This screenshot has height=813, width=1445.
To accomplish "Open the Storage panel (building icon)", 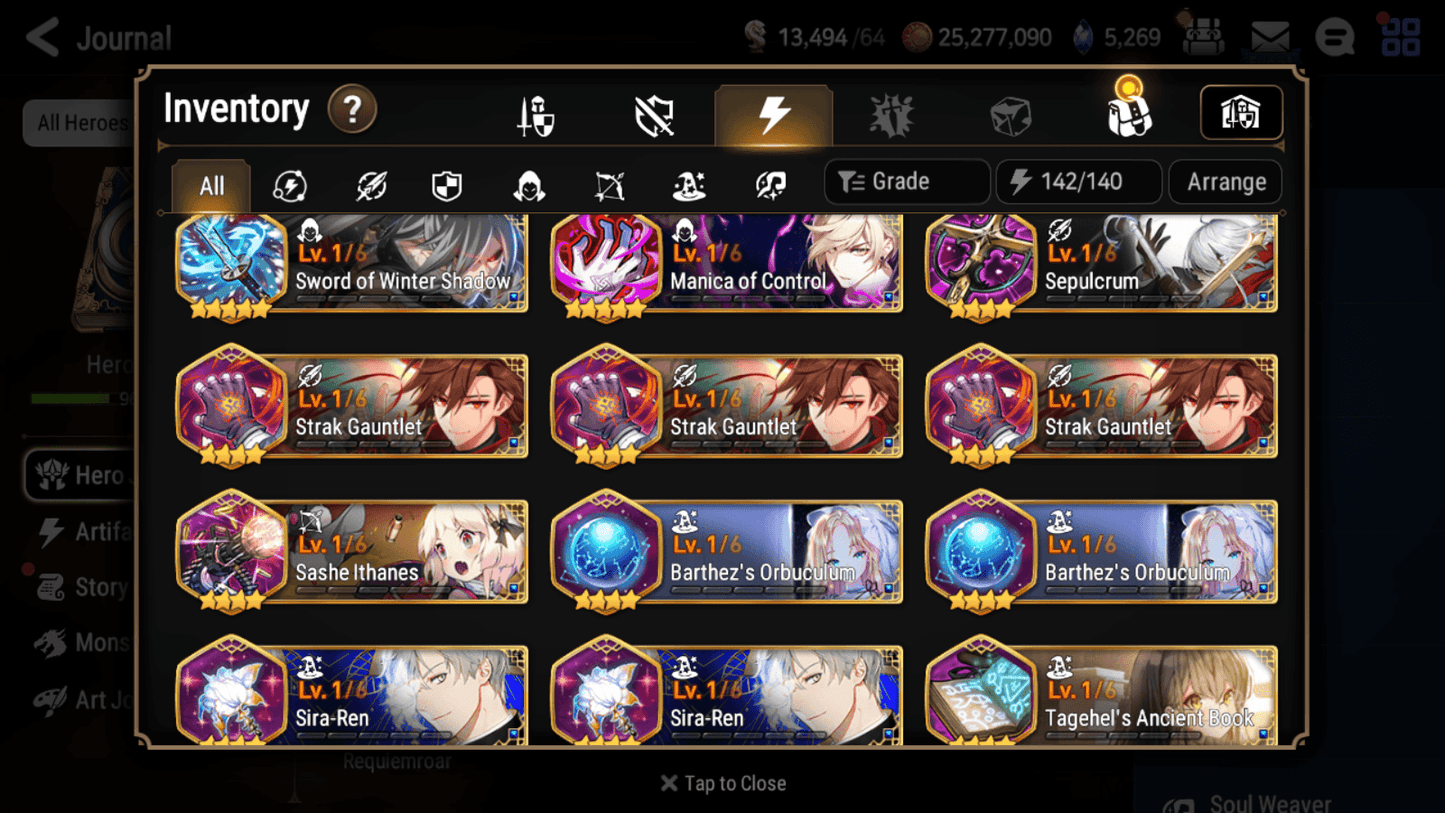I will pos(1241,113).
